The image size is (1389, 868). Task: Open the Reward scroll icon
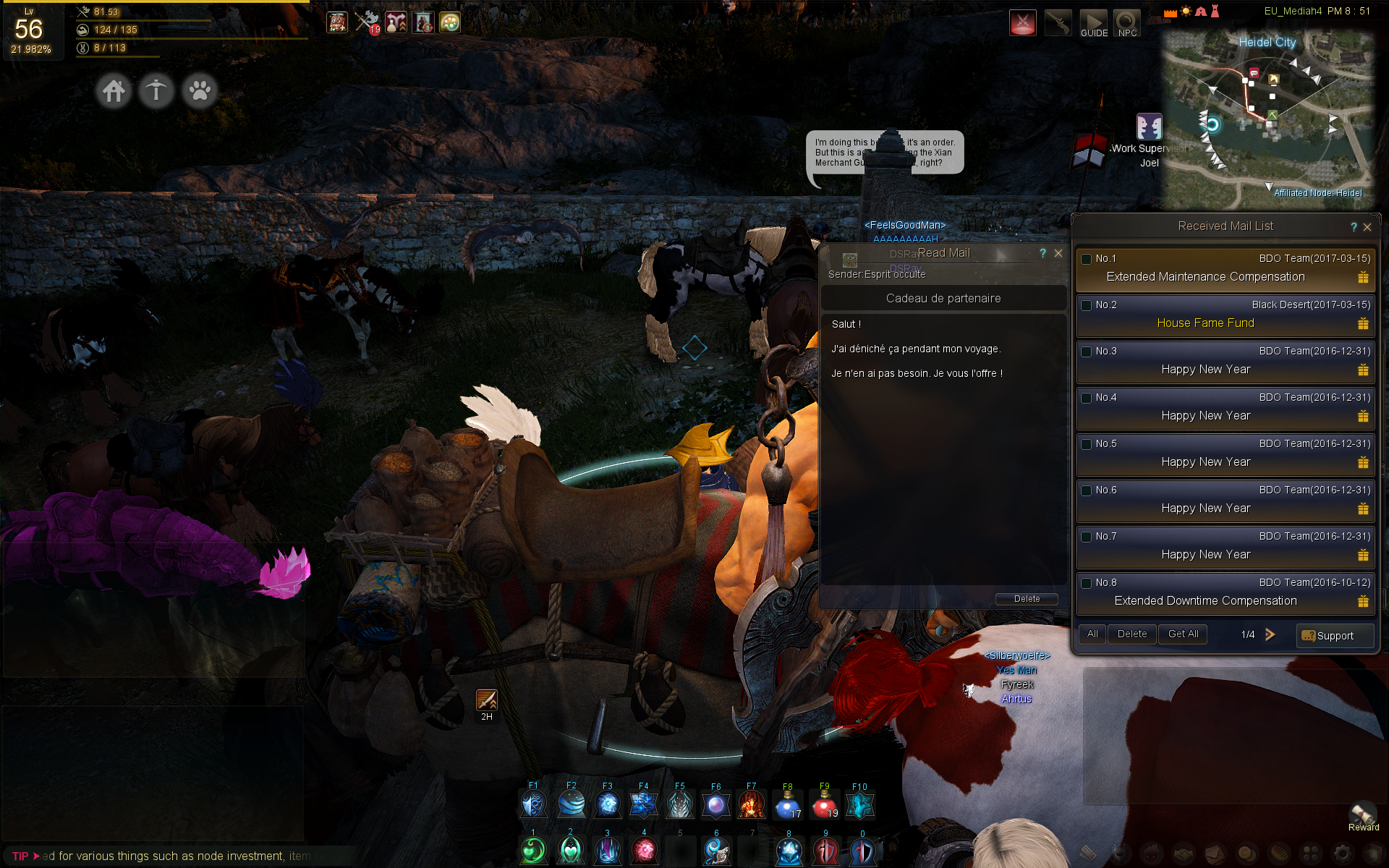pyautogui.click(x=1363, y=814)
